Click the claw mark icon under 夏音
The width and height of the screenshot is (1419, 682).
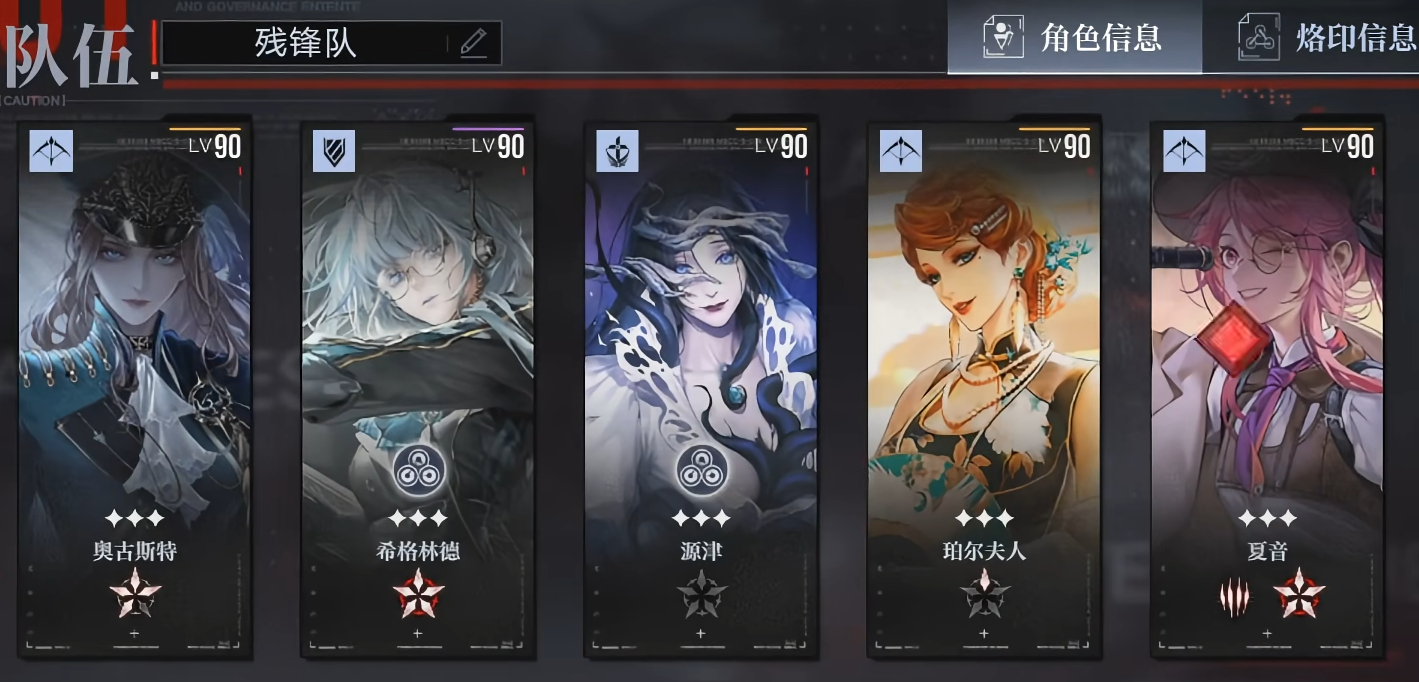(1235, 597)
